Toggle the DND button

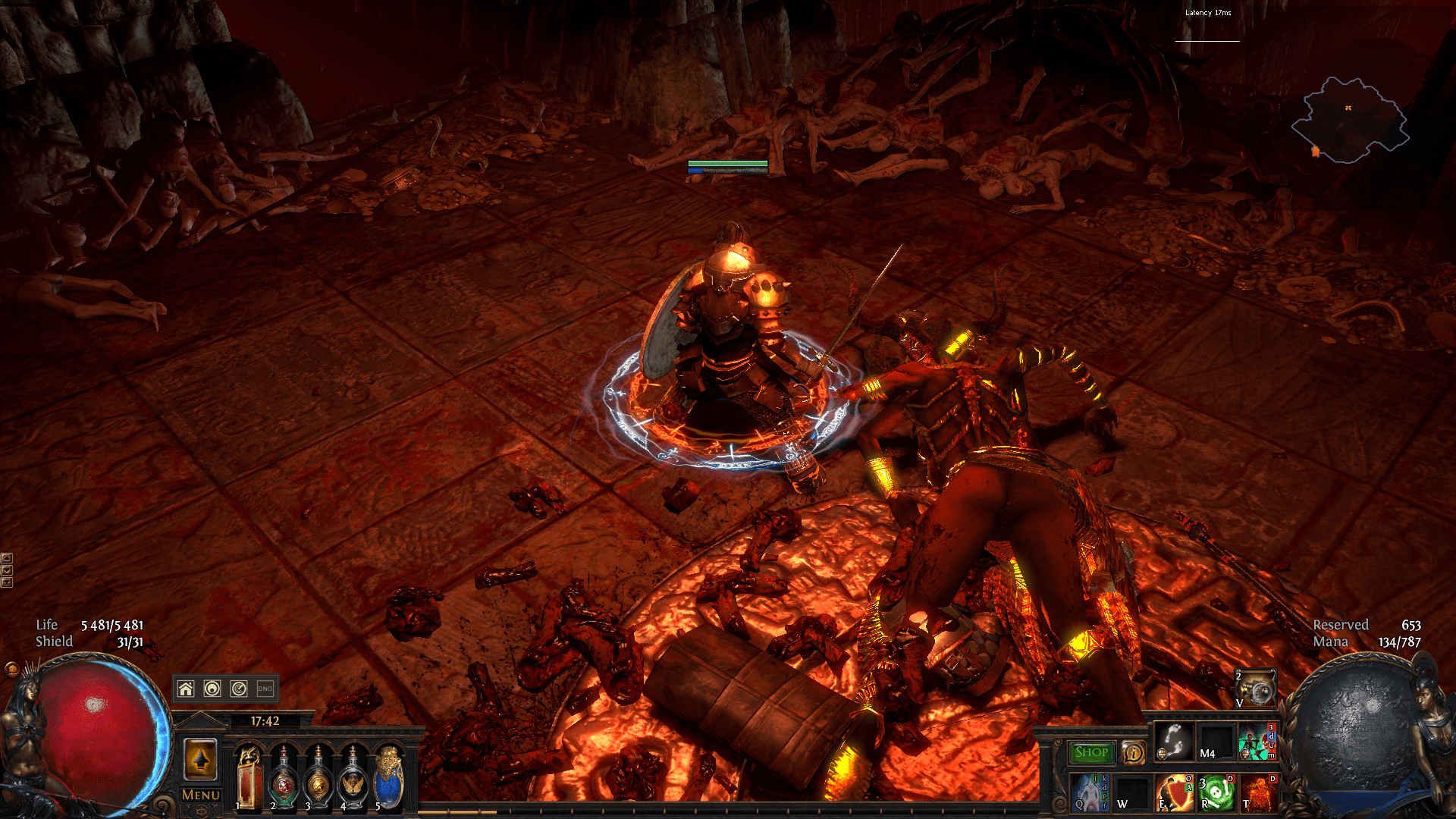265,689
